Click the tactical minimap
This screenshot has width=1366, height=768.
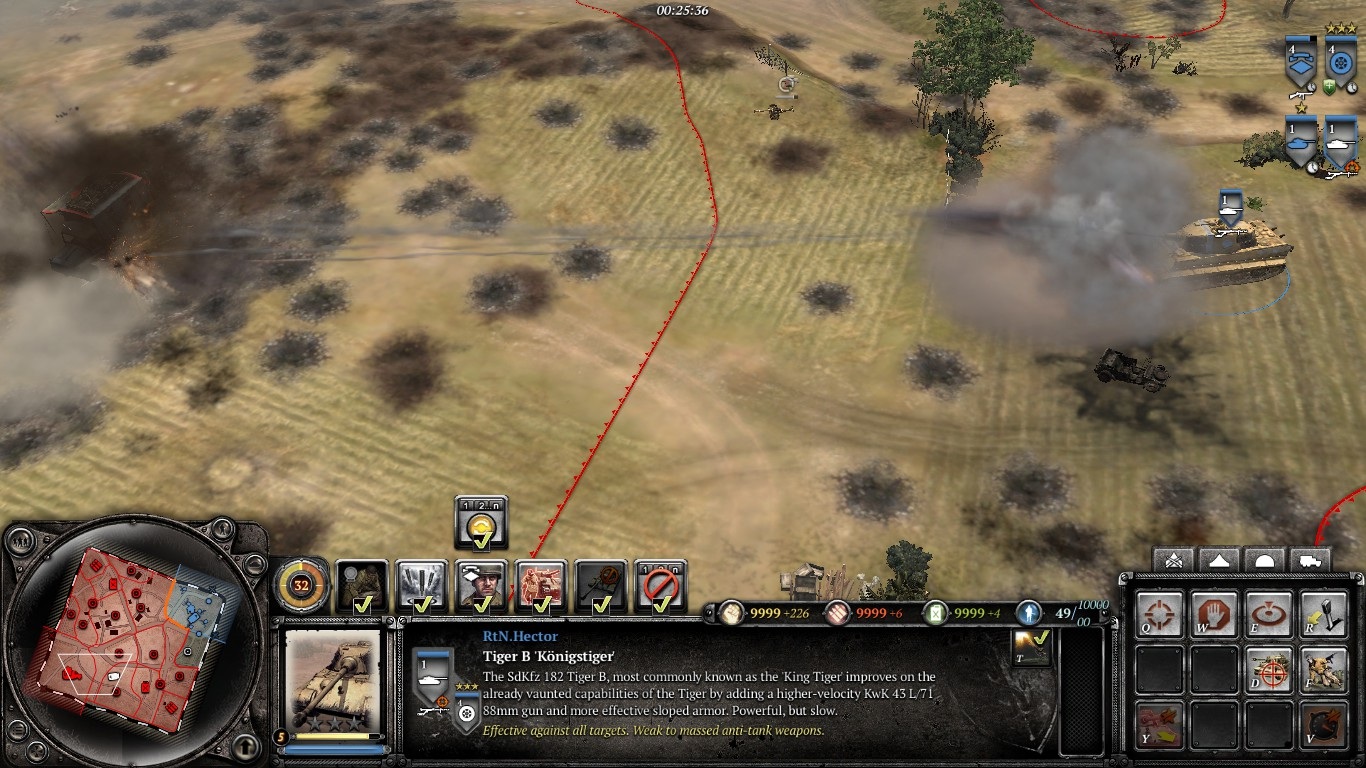click(x=135, y=640)
